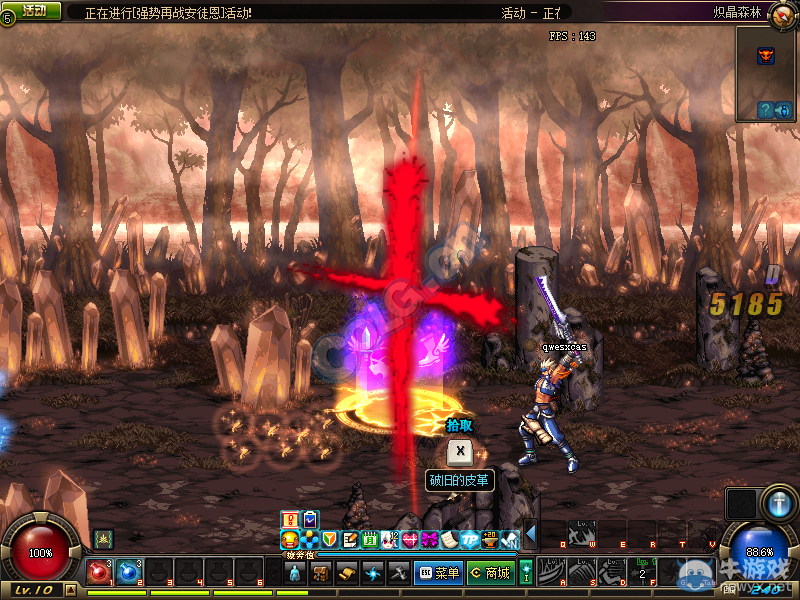800x600 pixels.
Task: Open the 活动 events button
Action: [34, 10]
